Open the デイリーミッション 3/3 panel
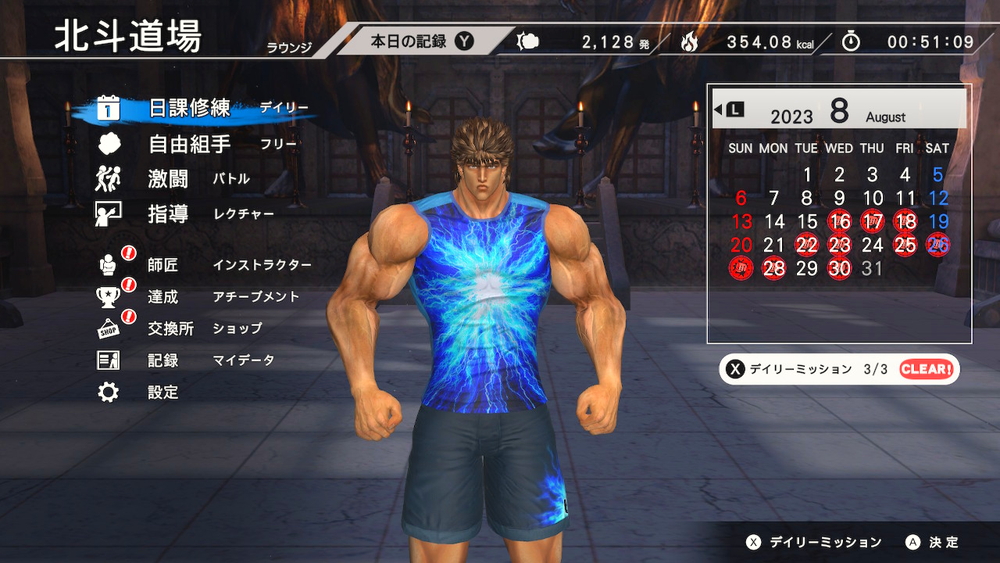The width and height of the screenshot is (1000, 563). (x=838, y=369)
